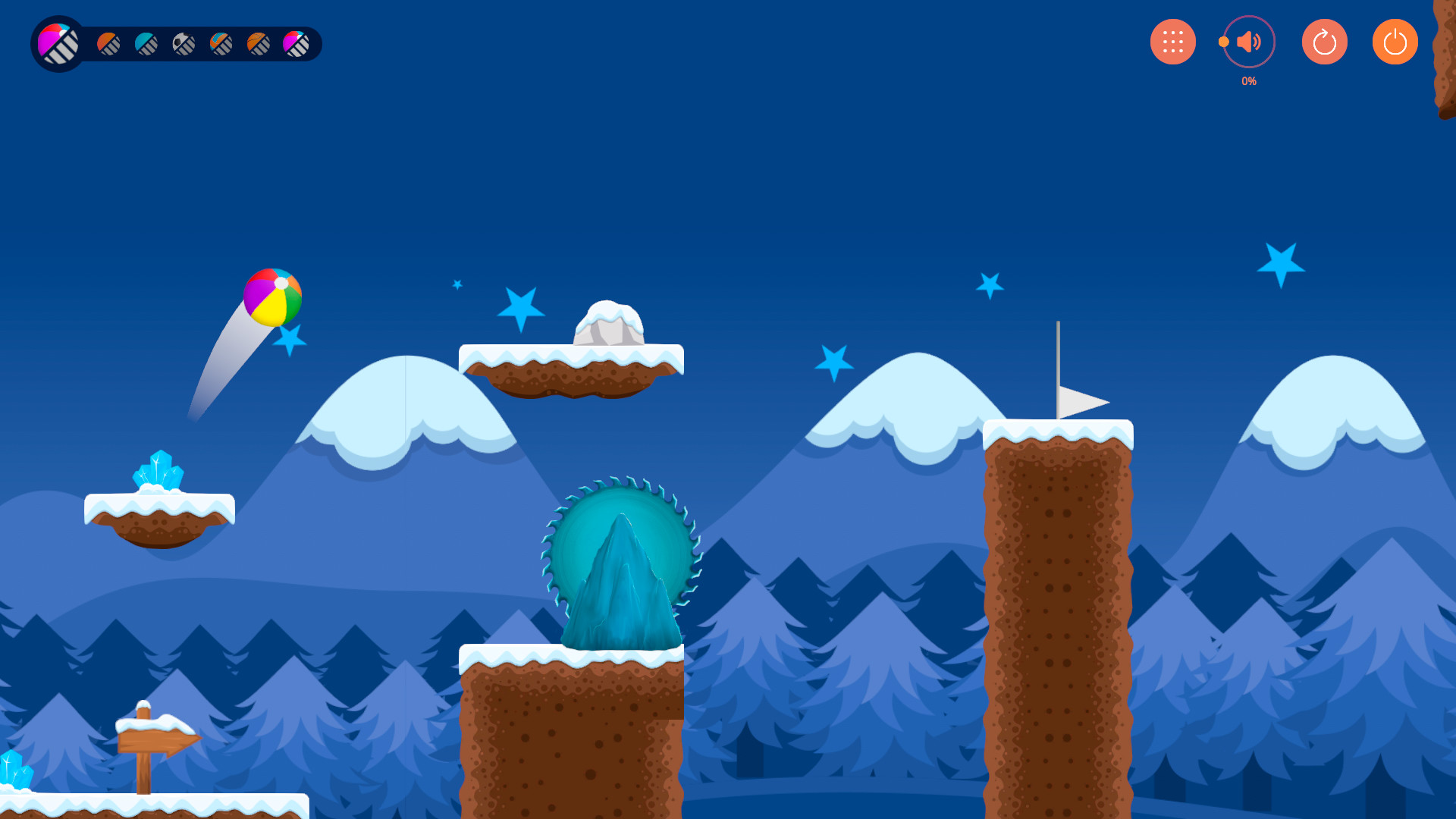
Task: Select the rainbow beach ball skin
Action: (x=57, y=43)
